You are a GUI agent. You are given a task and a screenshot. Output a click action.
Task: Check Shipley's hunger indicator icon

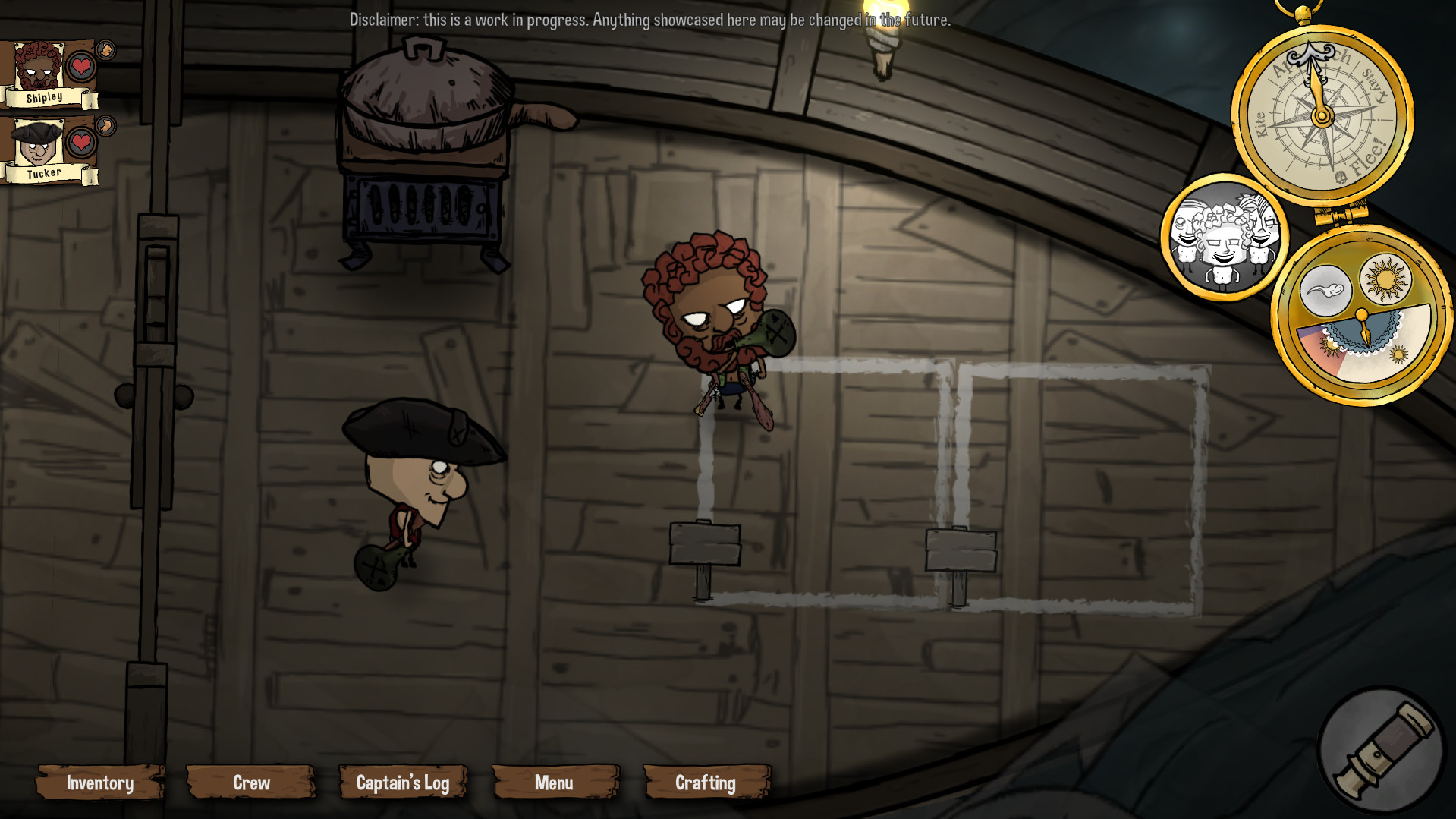tap(105, 49)
